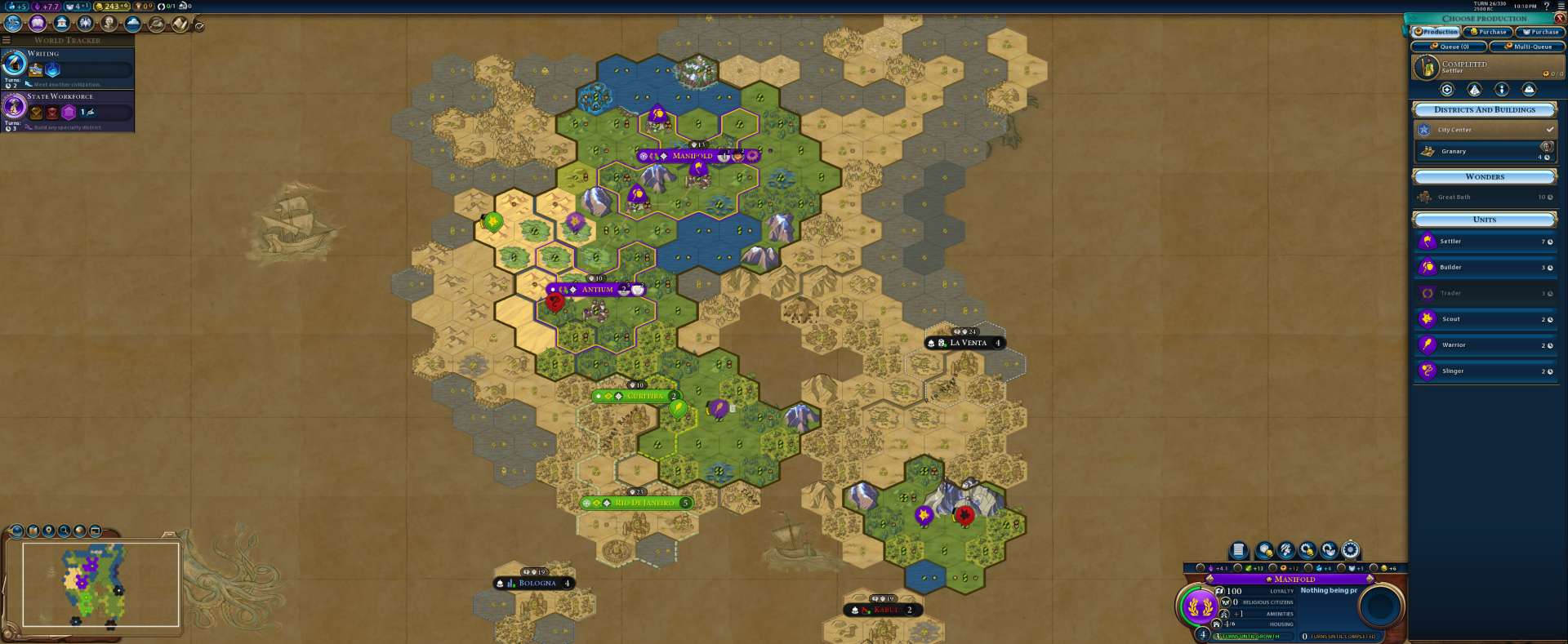This screenshot has width=1568, height=644.
Task: Open the civics tree purple button
Action: coord(38,24)
